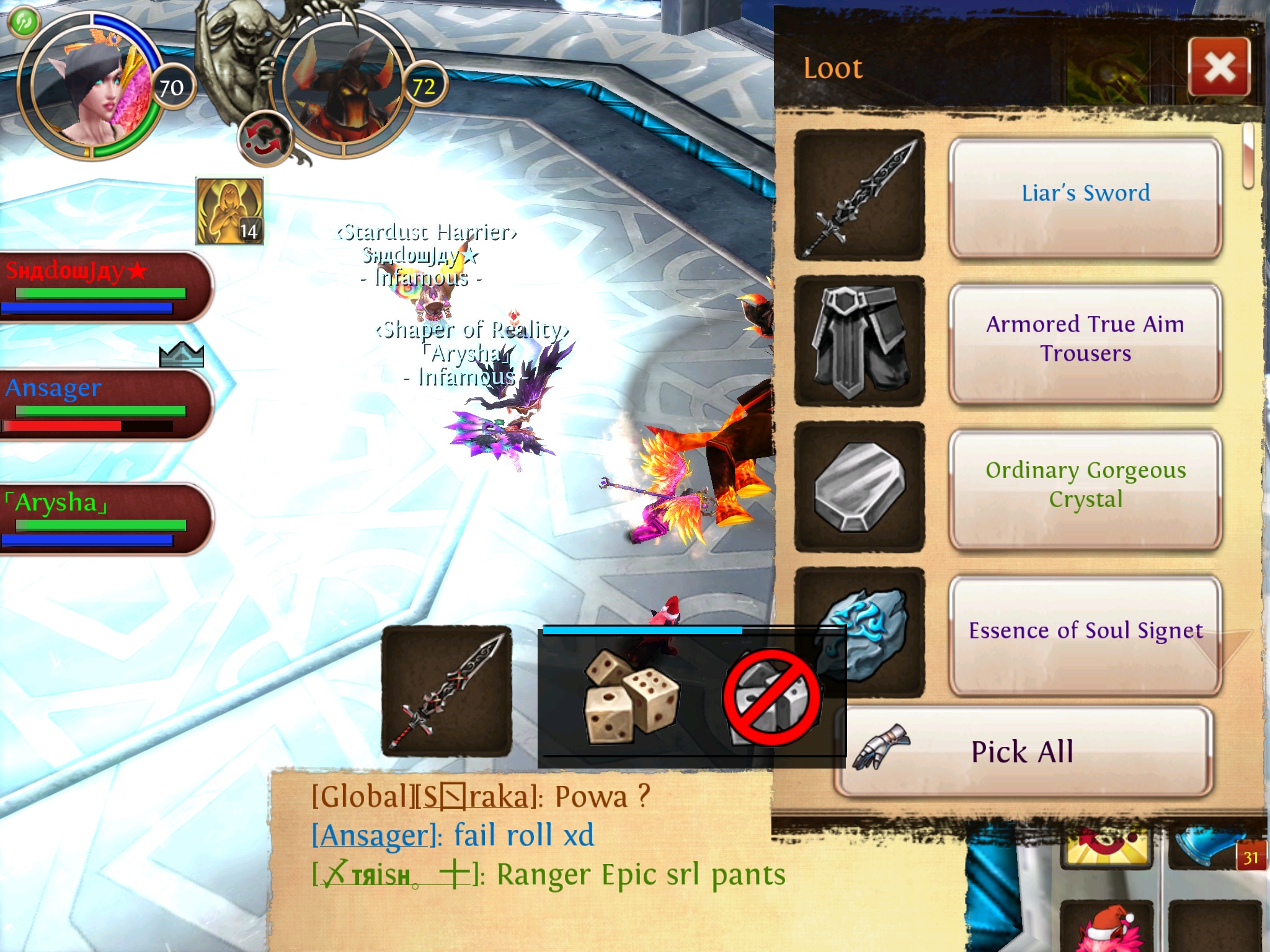
Task: Close the Loot window
Action: point(1219,67)
